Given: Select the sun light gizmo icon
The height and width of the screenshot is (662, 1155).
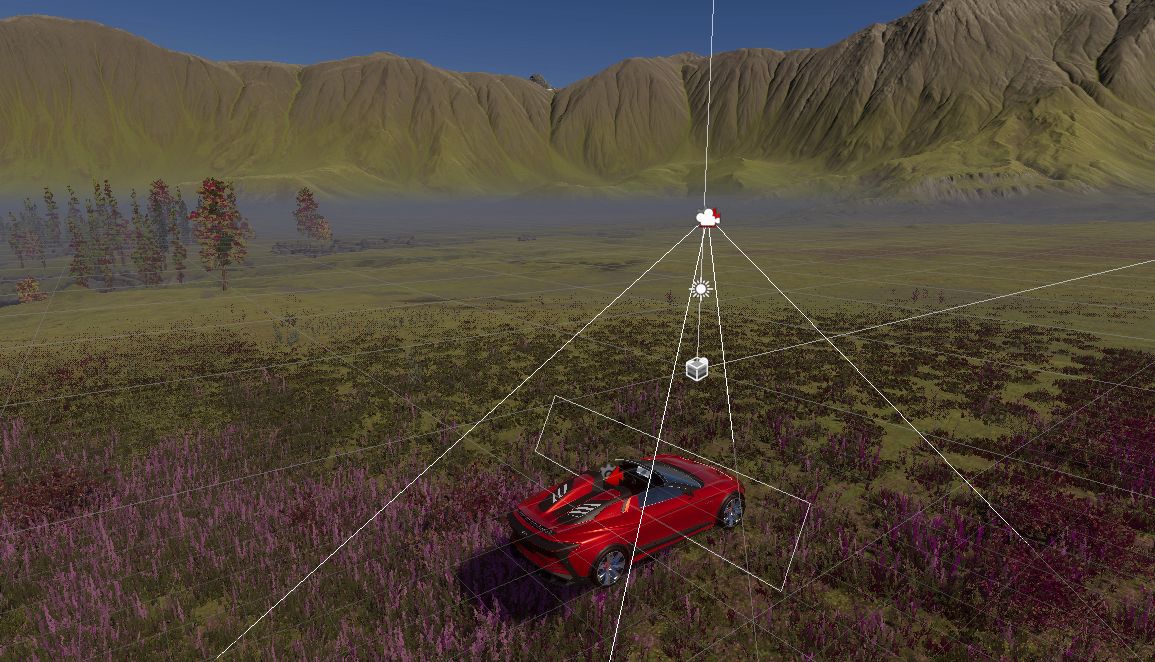Looking at the screenshot, I should tap(700, 289).
